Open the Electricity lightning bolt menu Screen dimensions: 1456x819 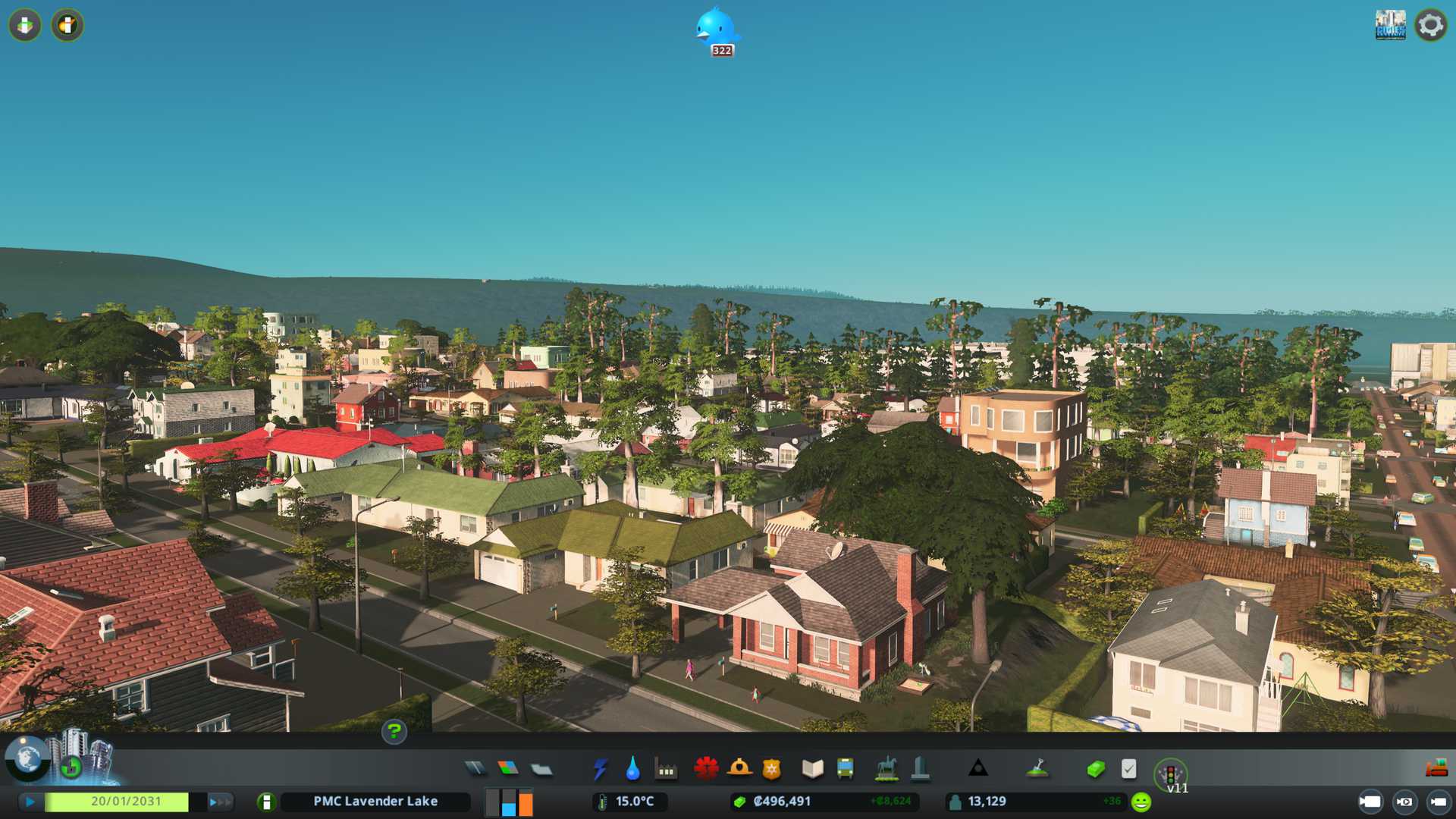(x=600, y=769)
